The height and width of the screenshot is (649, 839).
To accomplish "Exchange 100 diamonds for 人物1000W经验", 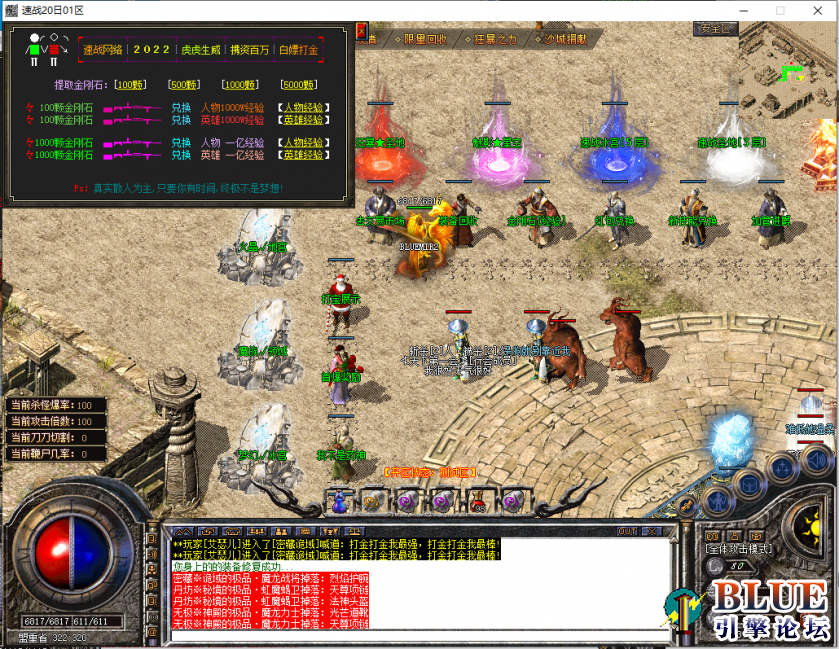I will tap(305, 106).
